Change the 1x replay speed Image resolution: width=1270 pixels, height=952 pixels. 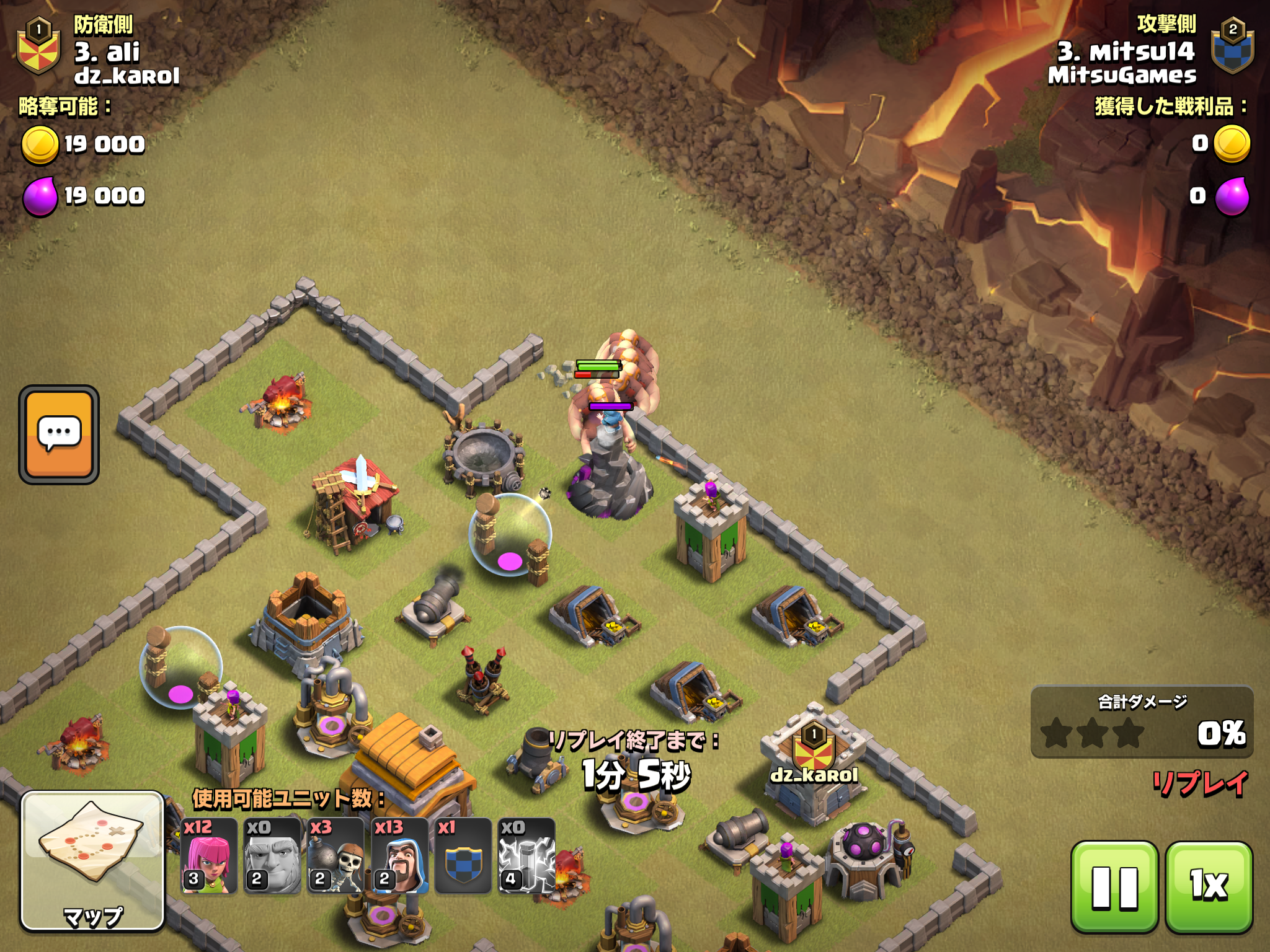pyautogui.click(x=1209, y=886)
